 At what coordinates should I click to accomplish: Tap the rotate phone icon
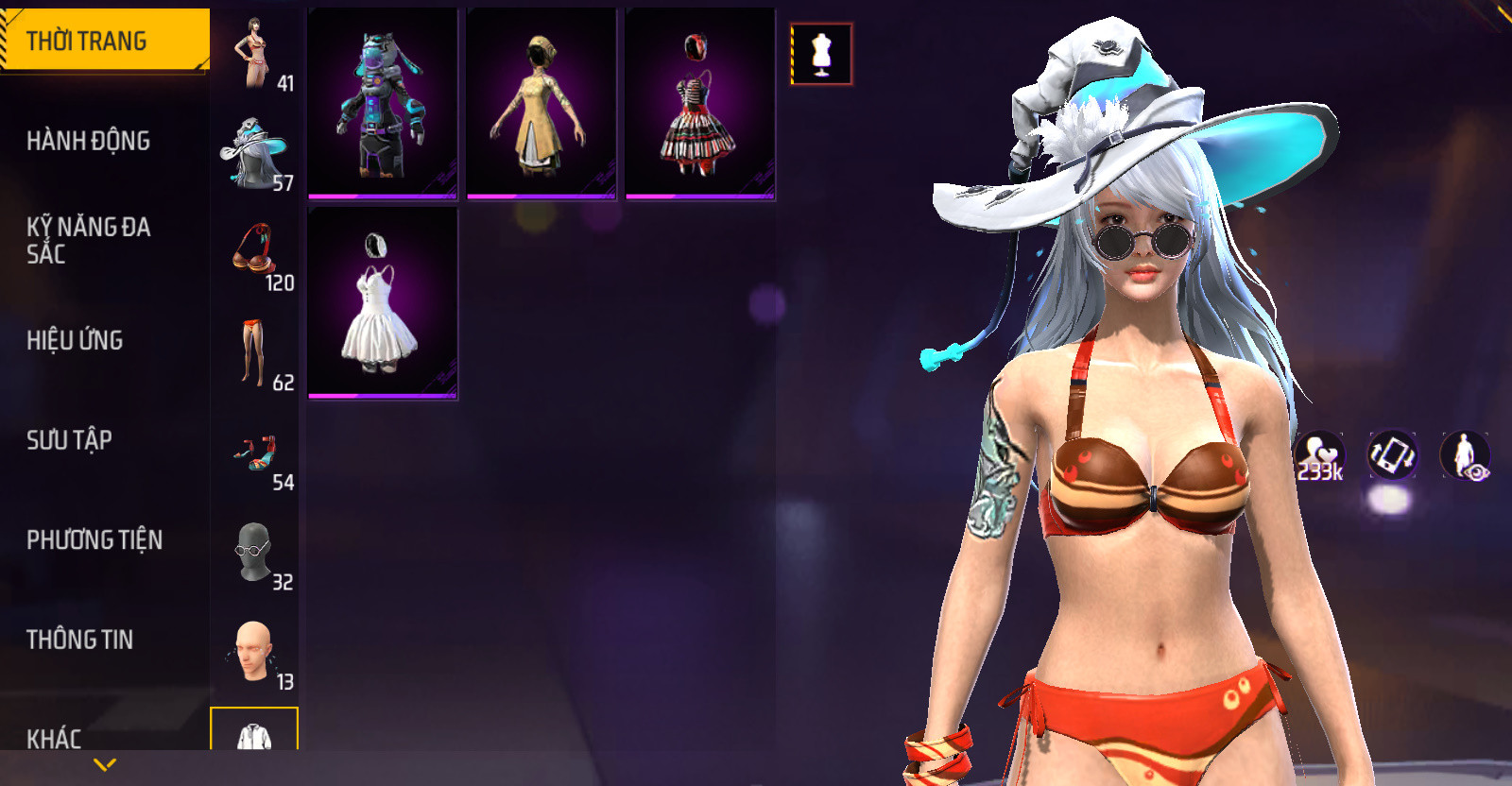click(1392, 455)
